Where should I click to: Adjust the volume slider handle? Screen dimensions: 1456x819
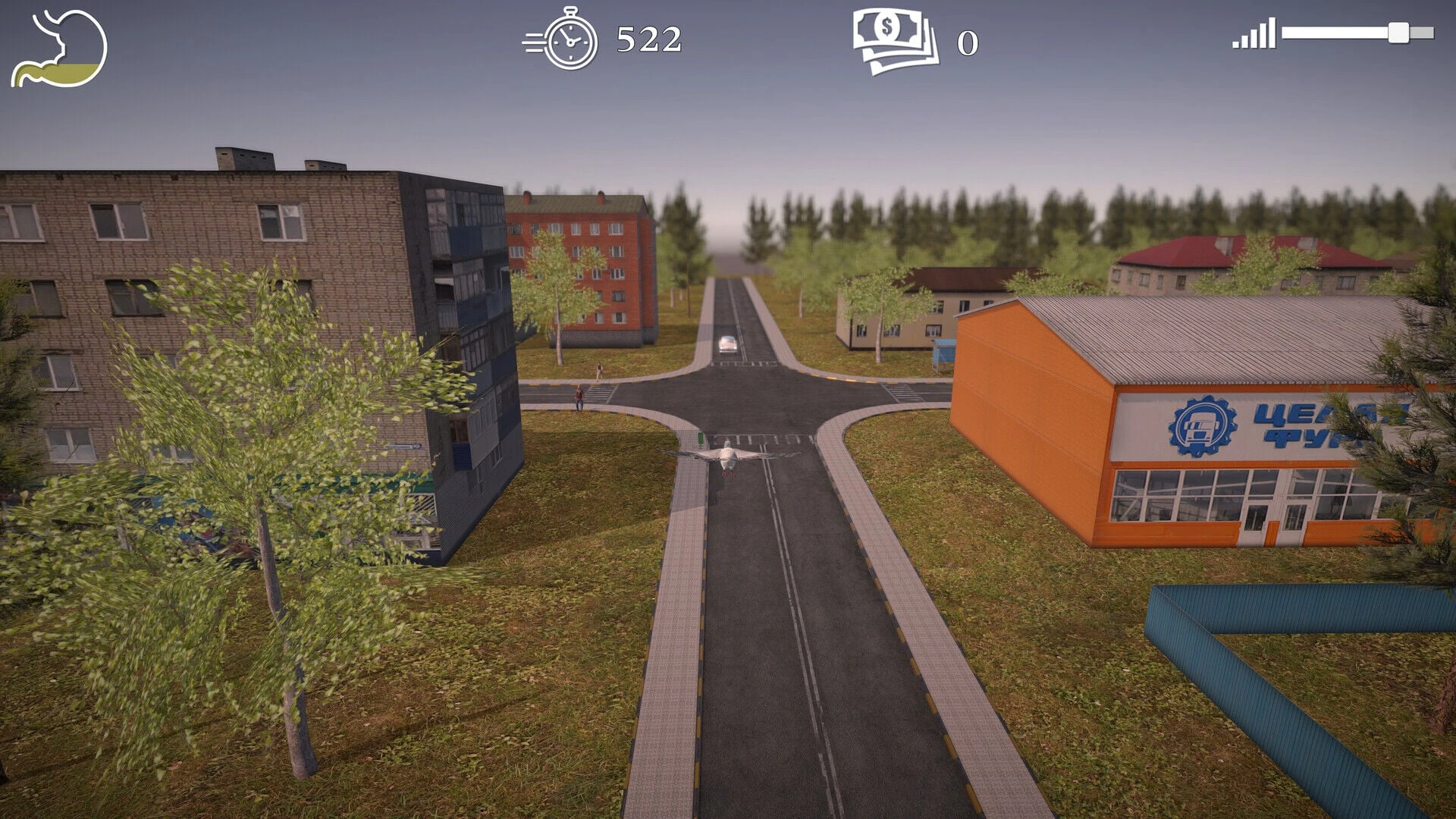(1398, 33)
